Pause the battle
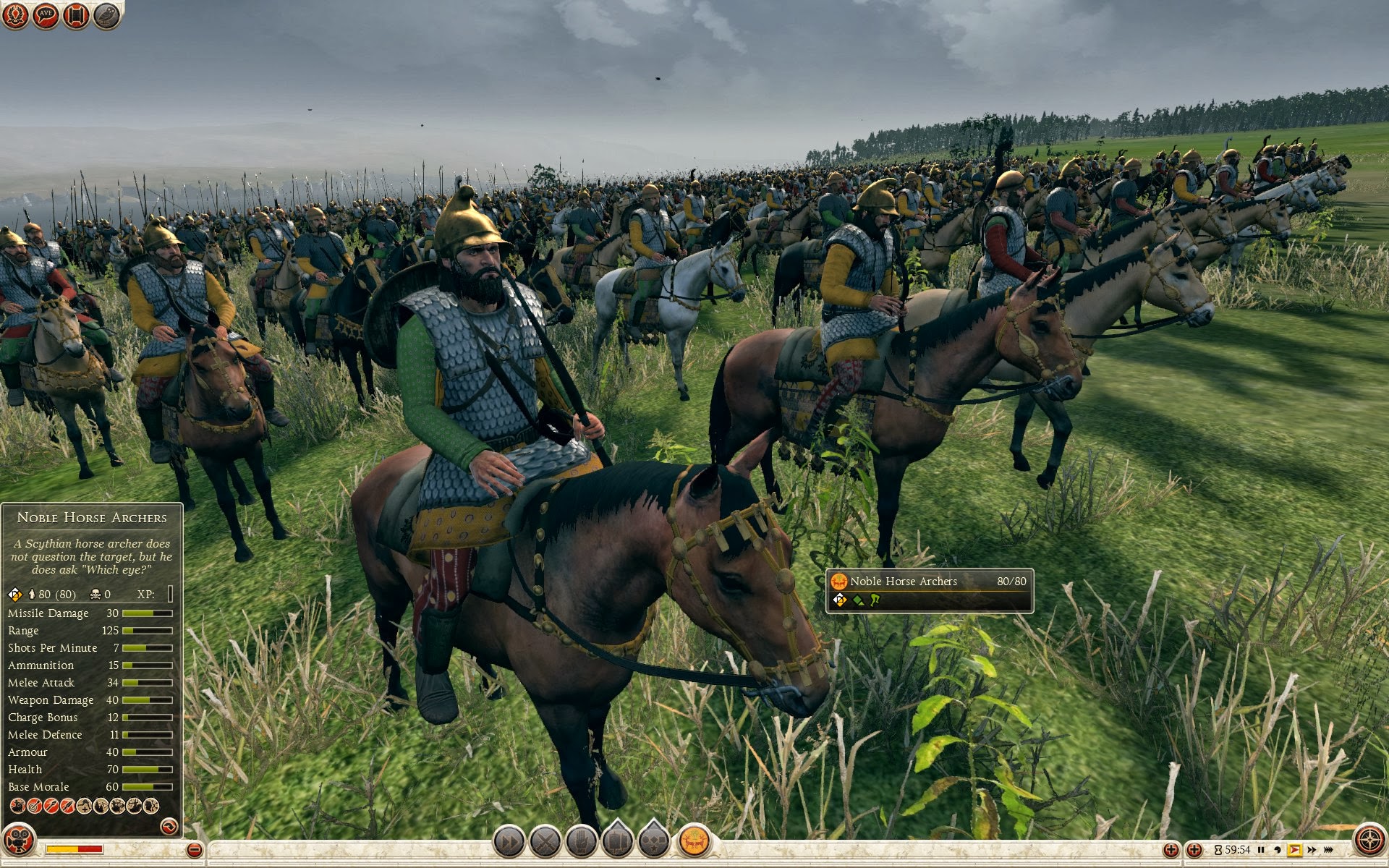Viewport: 1389px width, 868px height. [x=1261, y=850]
